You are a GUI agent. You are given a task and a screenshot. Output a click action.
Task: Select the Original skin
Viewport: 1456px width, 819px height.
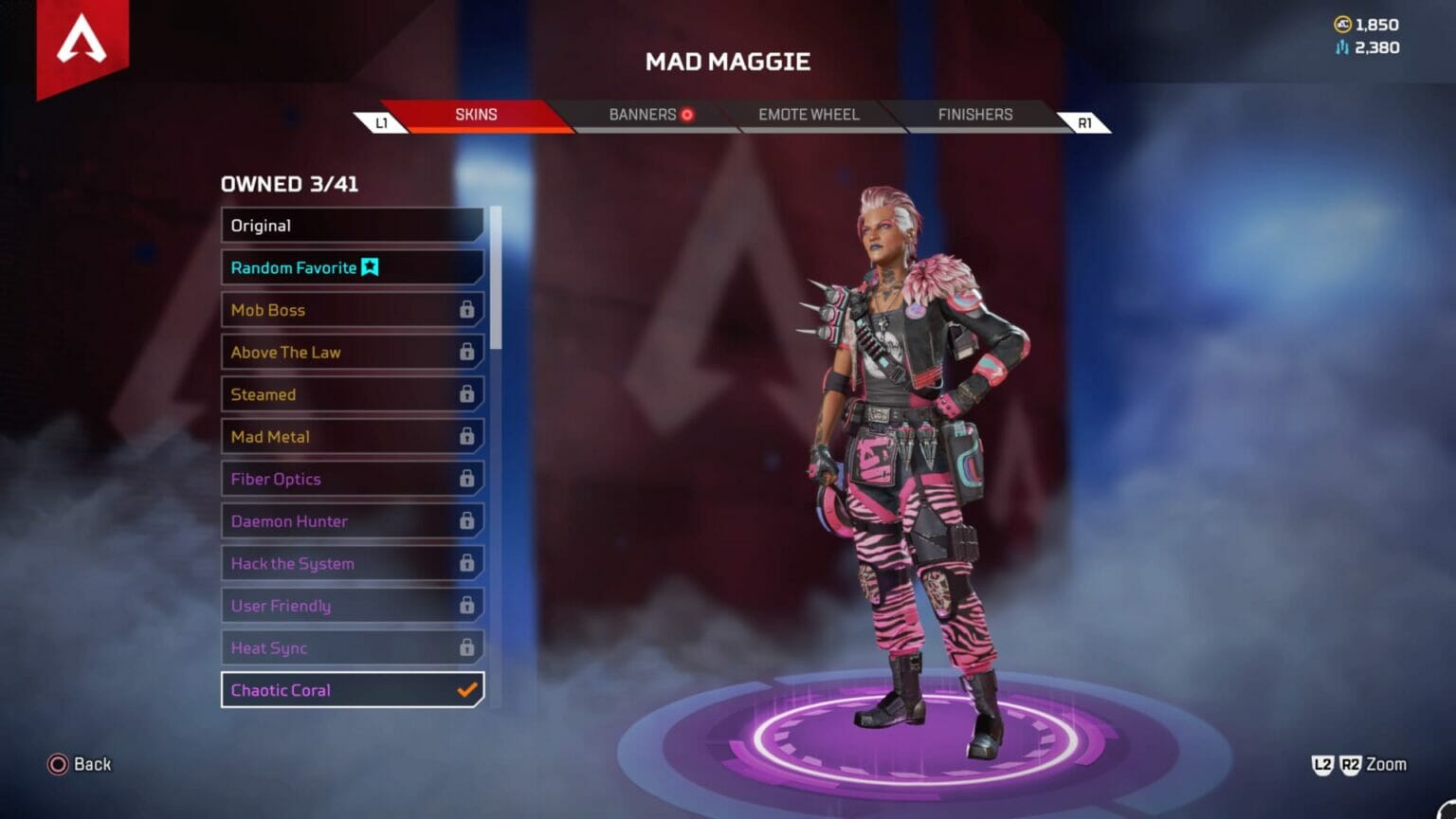(x=352, y=226)
